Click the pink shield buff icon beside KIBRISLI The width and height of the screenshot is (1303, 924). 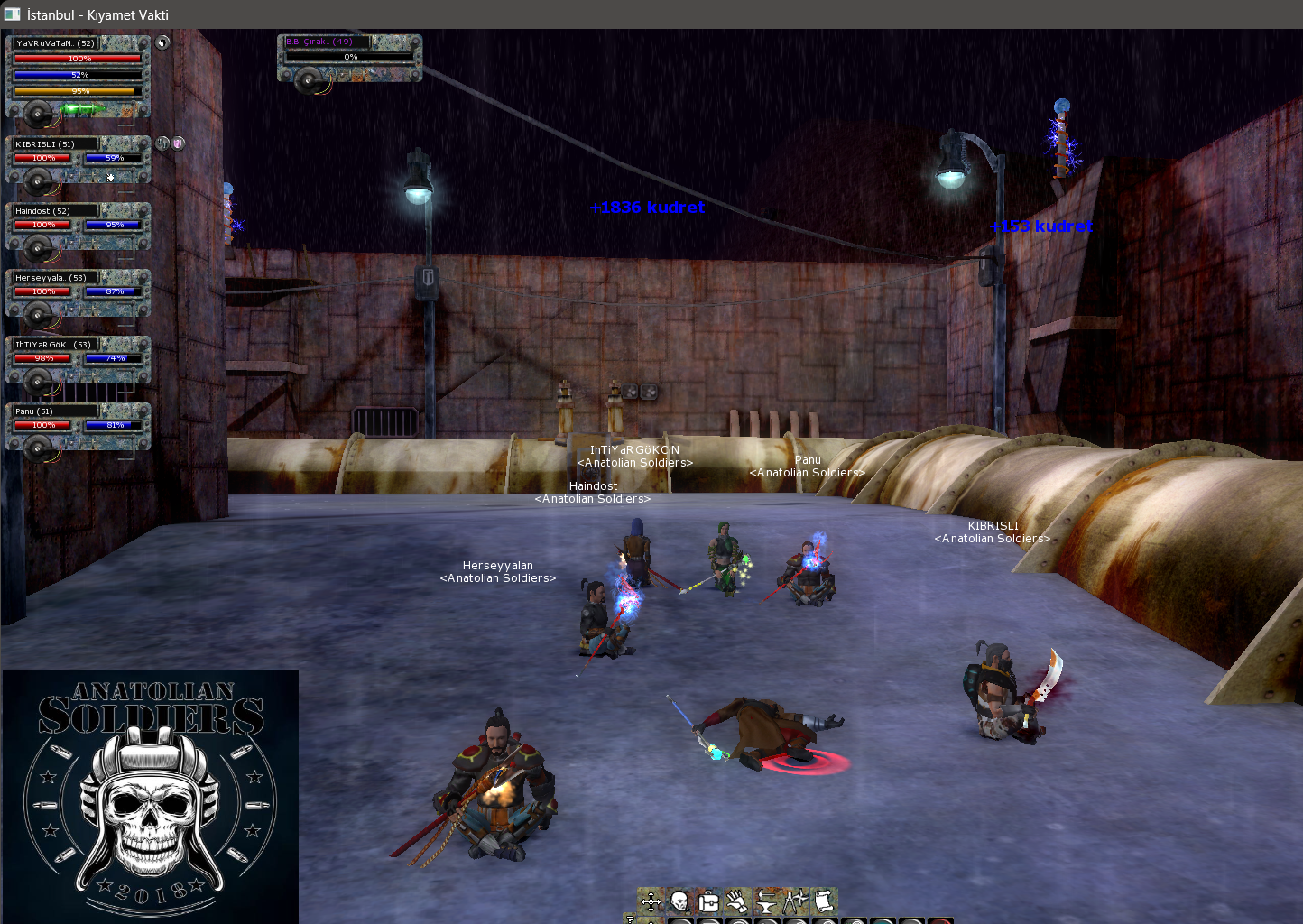[179, 143]
